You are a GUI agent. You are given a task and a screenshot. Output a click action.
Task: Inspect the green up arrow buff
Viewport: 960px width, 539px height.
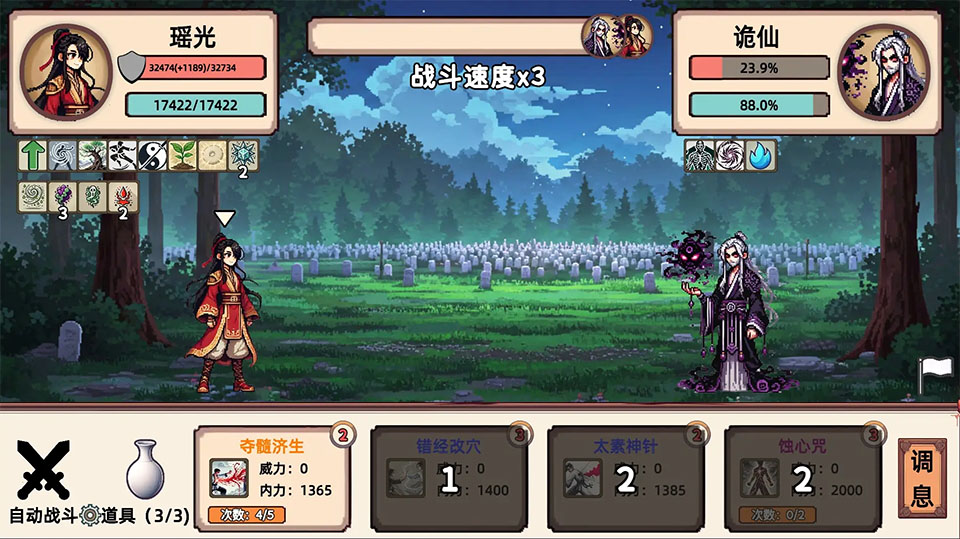33,155
